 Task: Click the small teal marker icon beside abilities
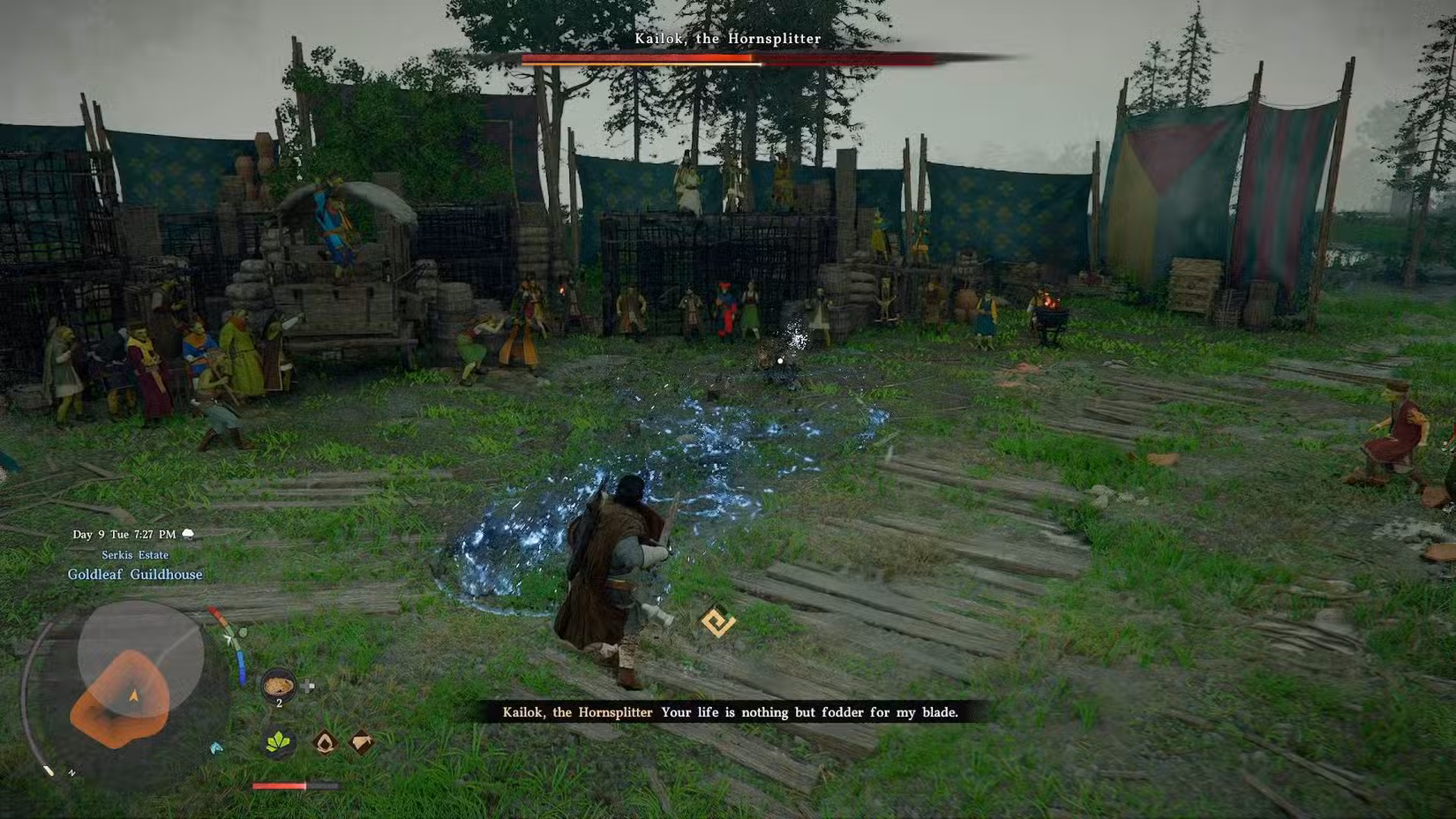[217, 747]
